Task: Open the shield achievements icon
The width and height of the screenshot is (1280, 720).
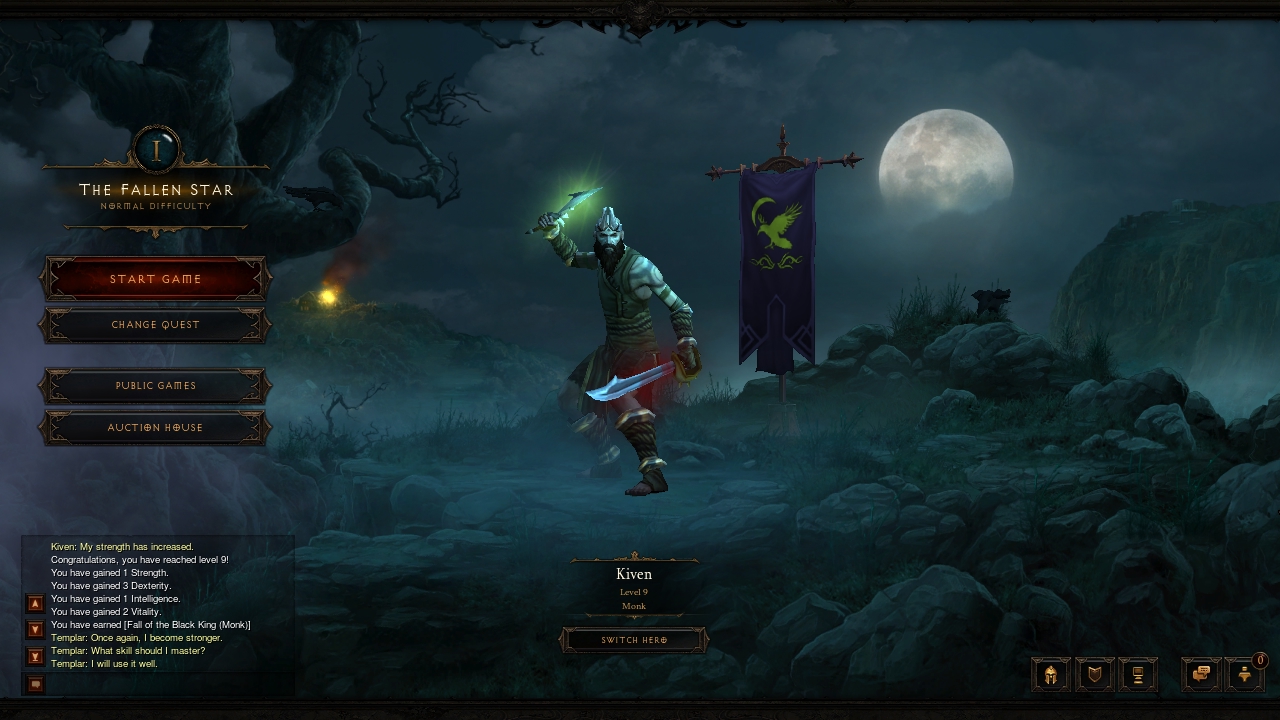Action: 1095,675
